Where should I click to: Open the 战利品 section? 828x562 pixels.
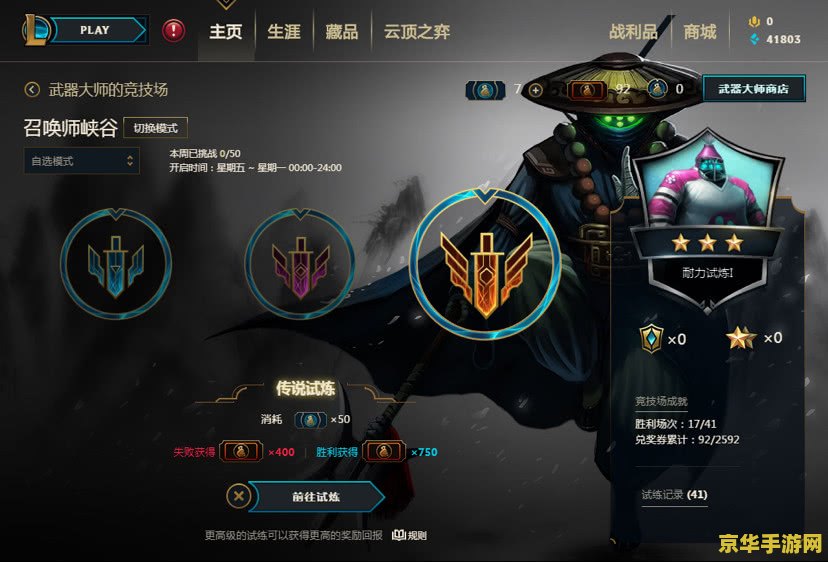633,32
